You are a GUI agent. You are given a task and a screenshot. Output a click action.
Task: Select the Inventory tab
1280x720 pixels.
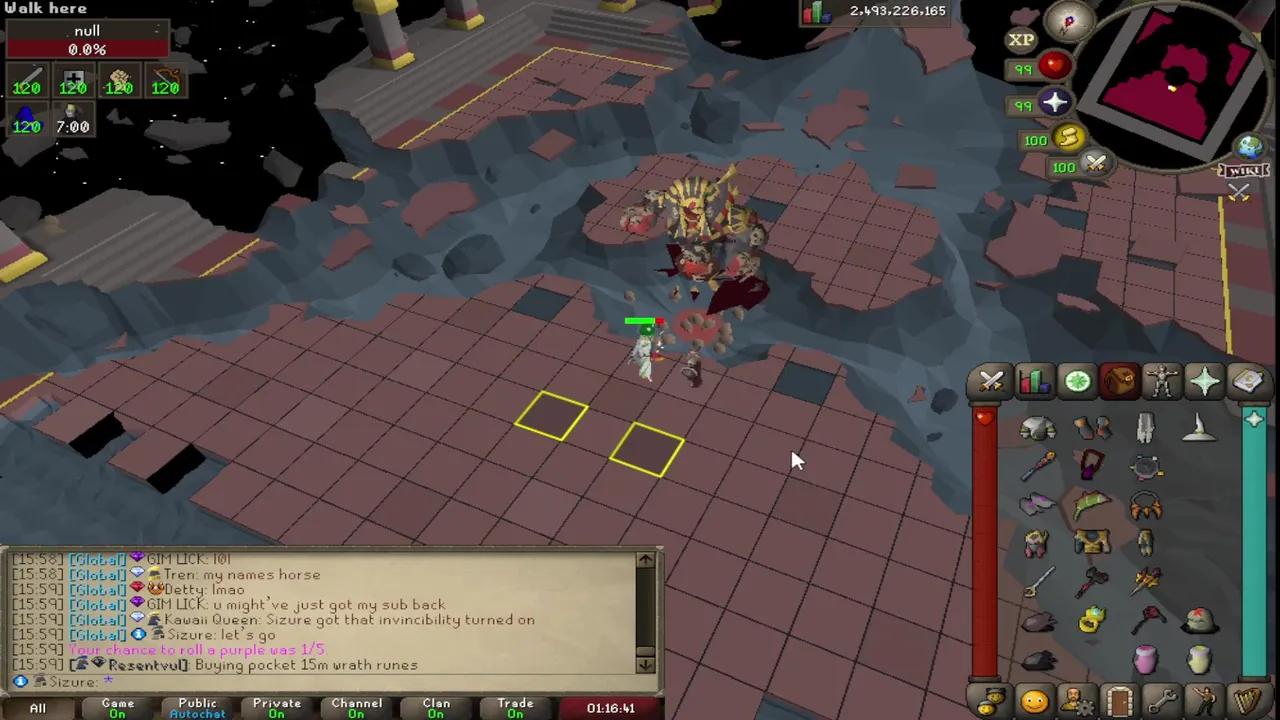(x=1119, y=381)
